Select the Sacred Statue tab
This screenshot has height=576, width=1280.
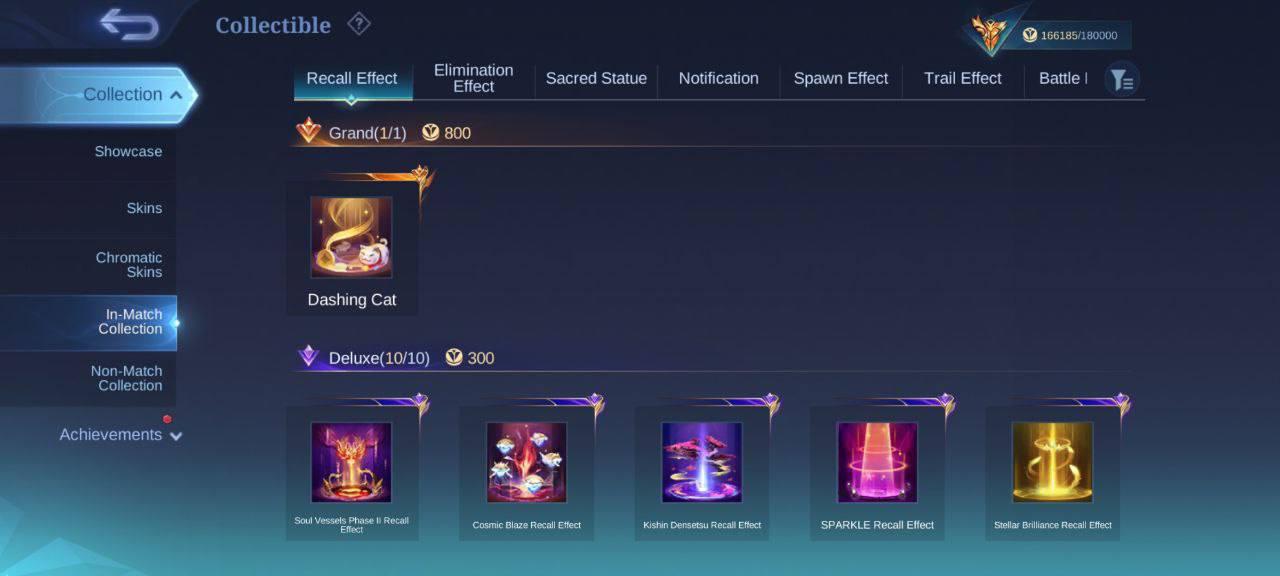[x=596, y=79]
